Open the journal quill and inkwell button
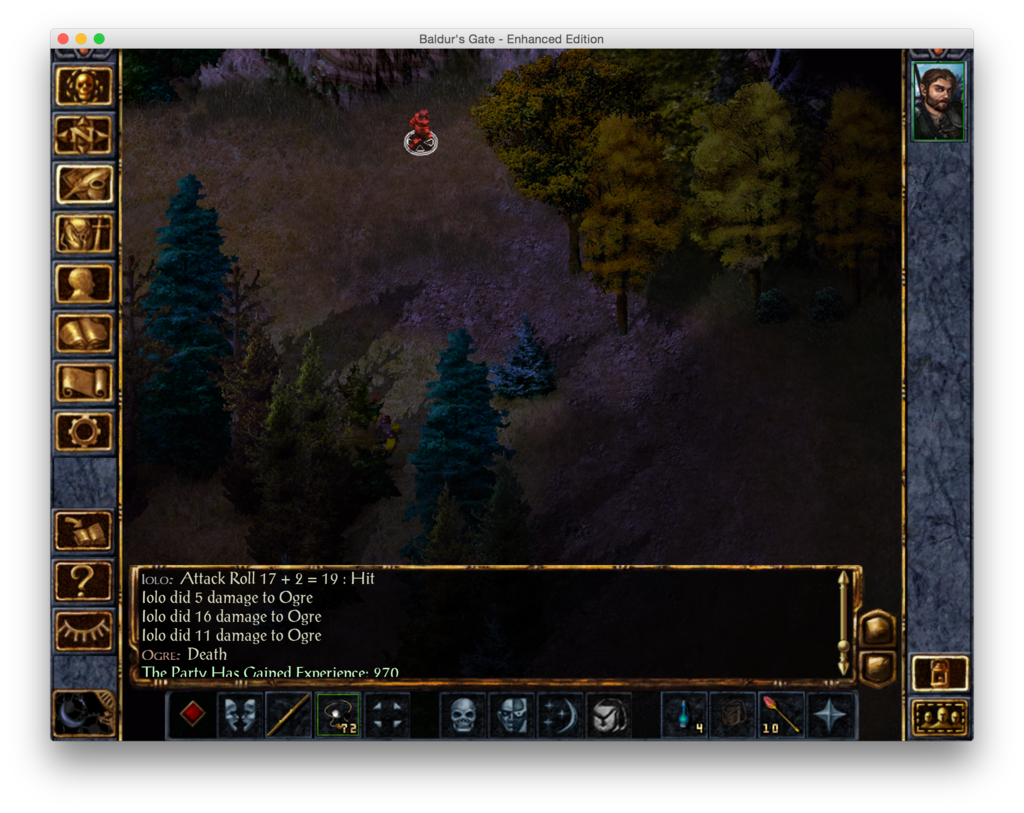This screenshot has height=813, width=1024. point(83,185)
